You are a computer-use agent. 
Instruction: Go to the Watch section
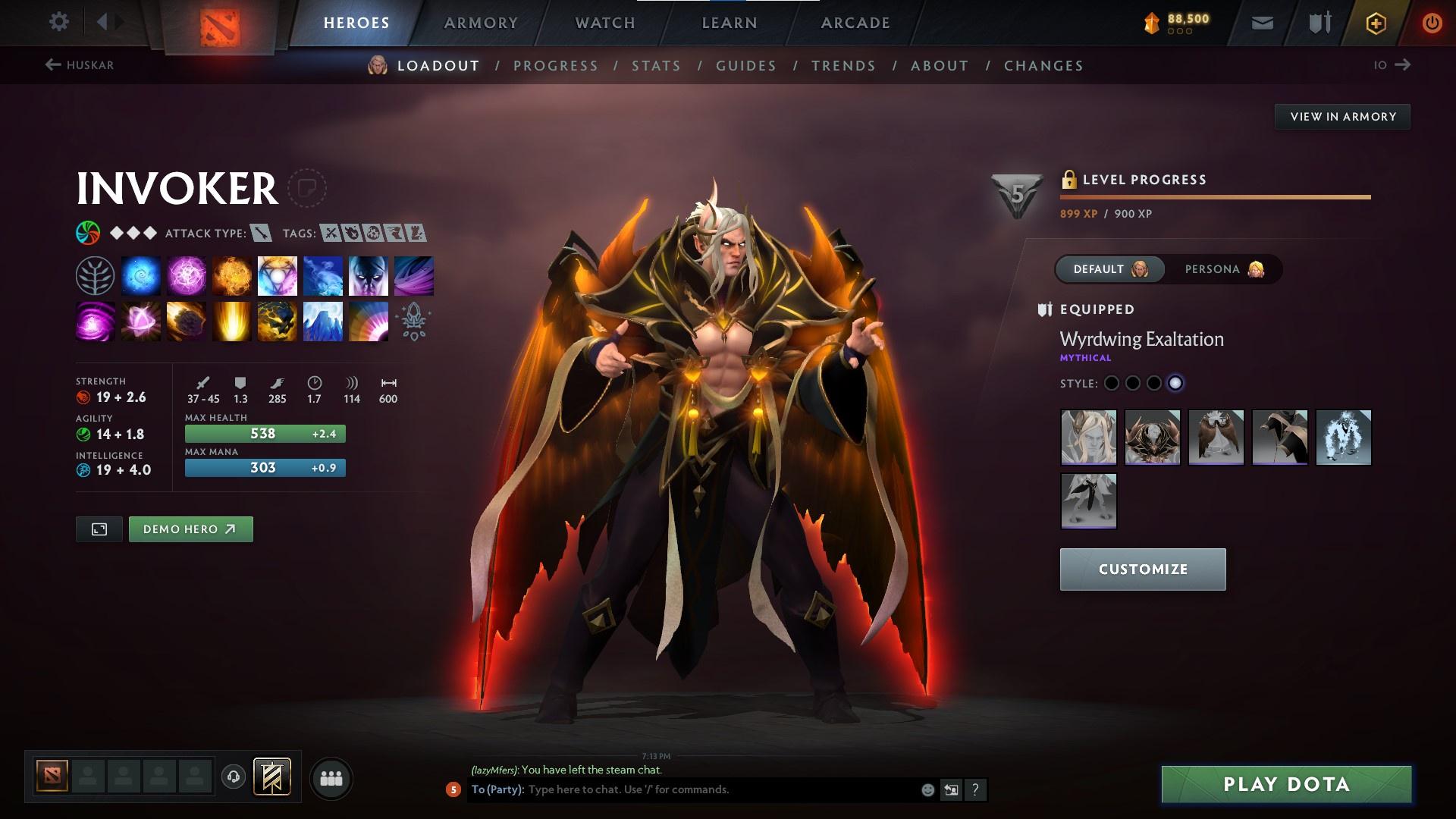coord(605,23)
